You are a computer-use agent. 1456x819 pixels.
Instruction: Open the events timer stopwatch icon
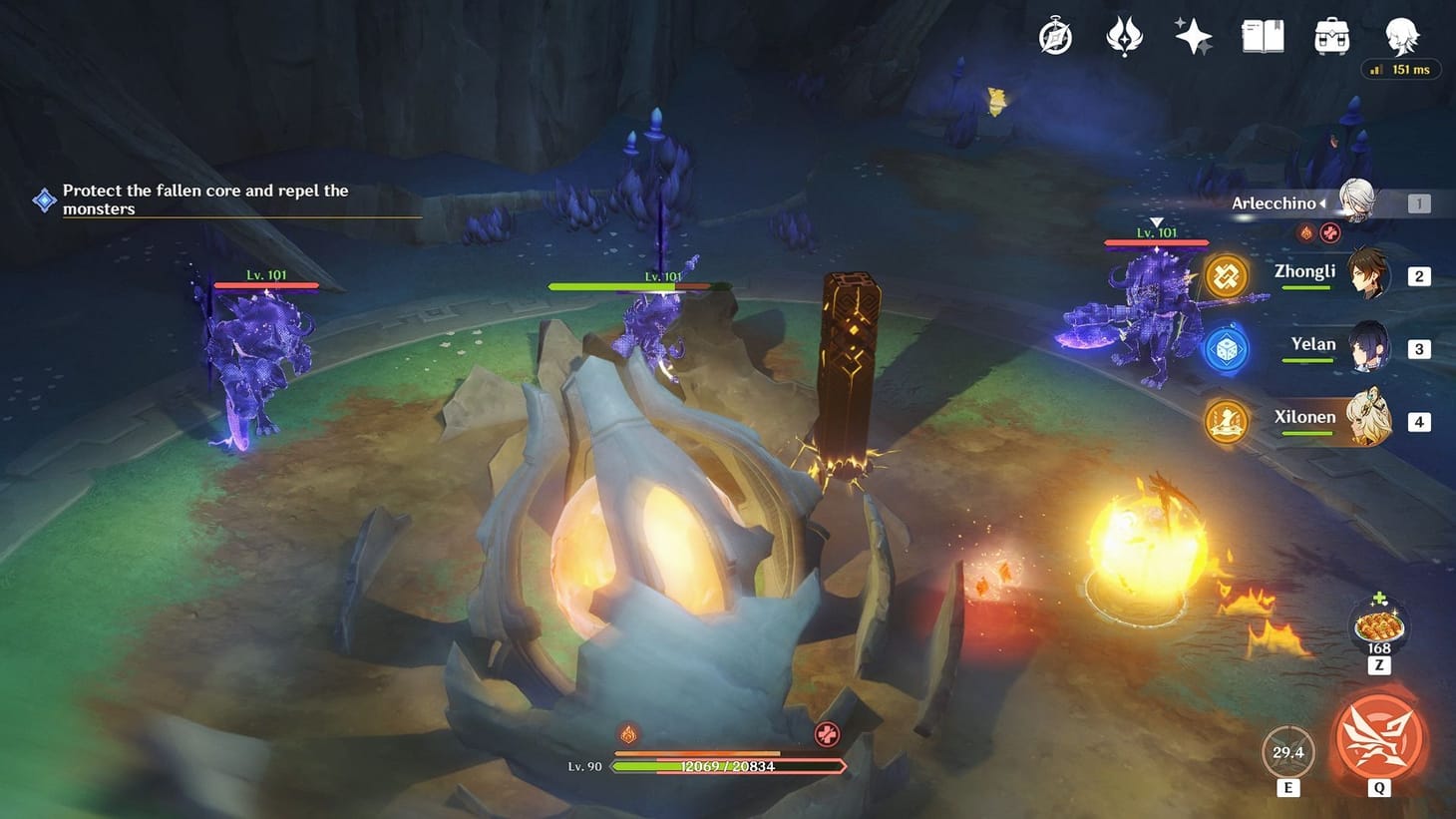1054,35
